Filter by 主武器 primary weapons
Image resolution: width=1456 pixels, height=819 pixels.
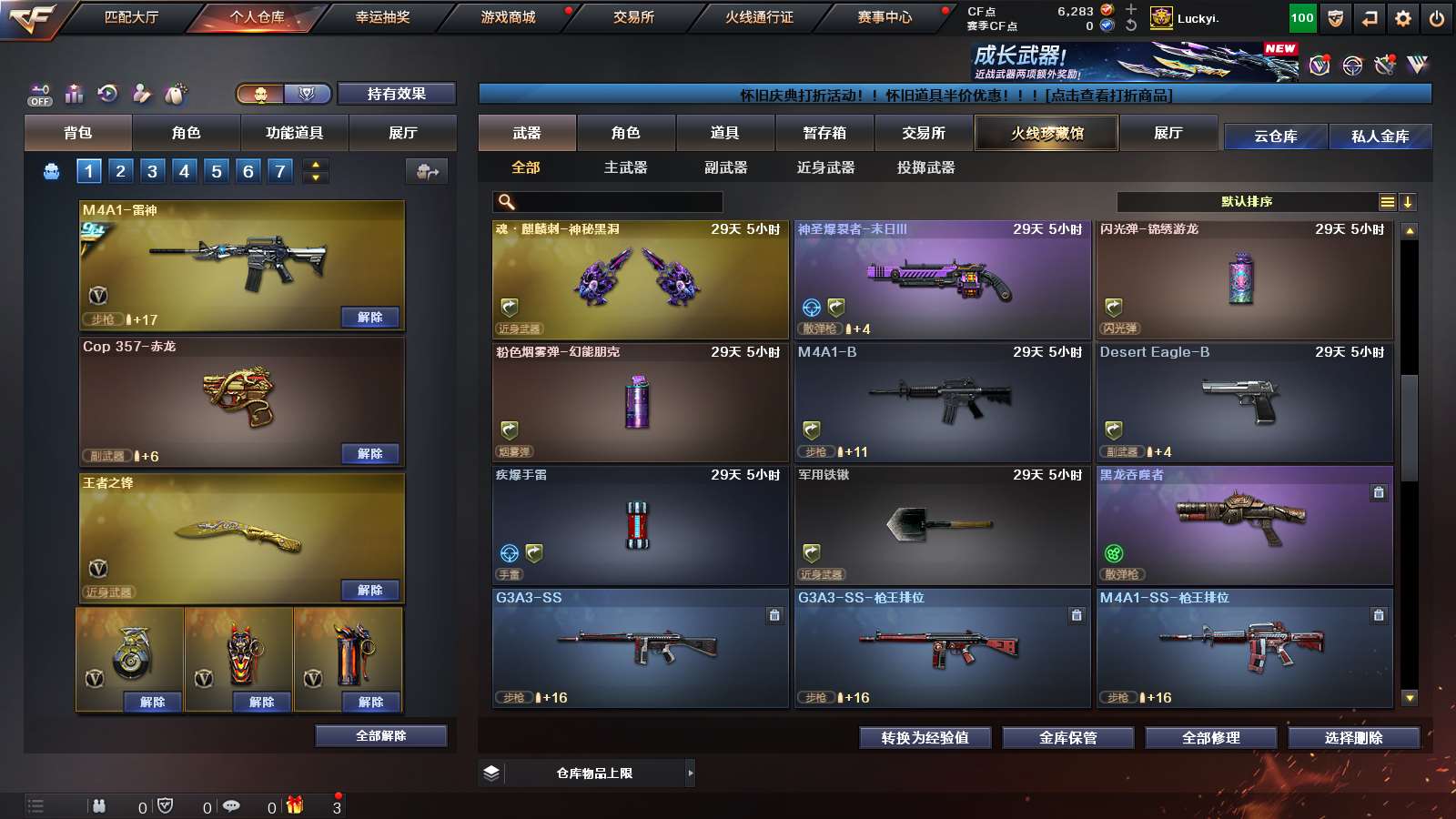[x=625, y=167]
